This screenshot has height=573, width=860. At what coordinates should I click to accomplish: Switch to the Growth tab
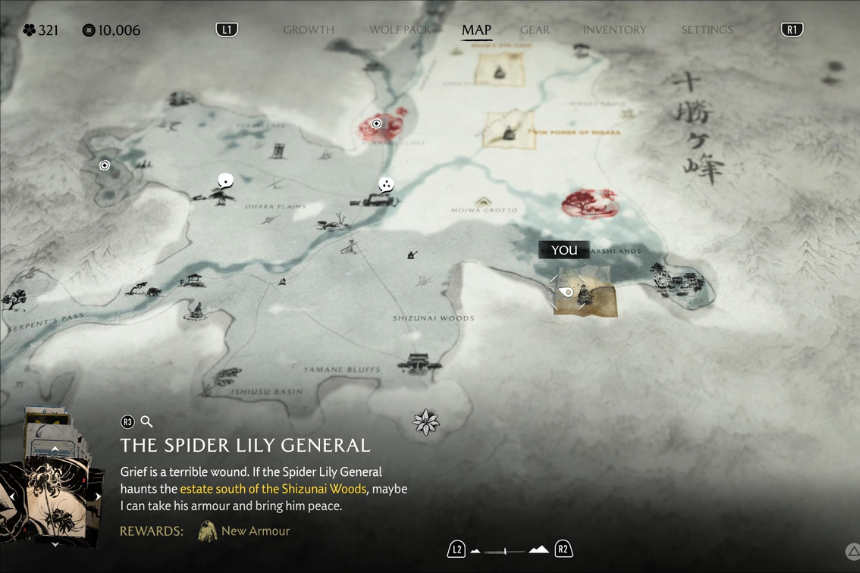tap(308, 30)
